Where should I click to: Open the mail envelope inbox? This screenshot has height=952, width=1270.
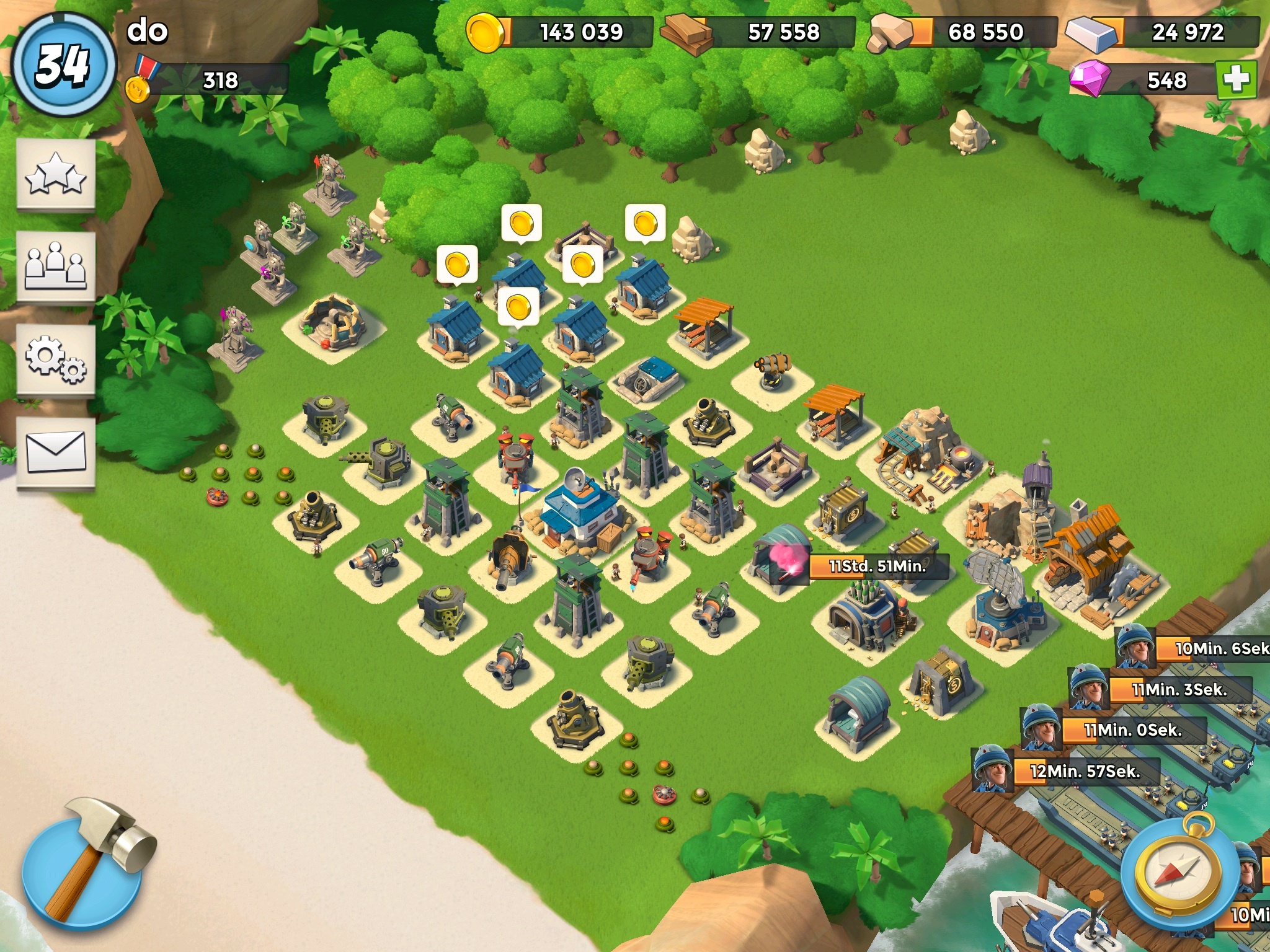pyautogui.click(x=56, y=452)
